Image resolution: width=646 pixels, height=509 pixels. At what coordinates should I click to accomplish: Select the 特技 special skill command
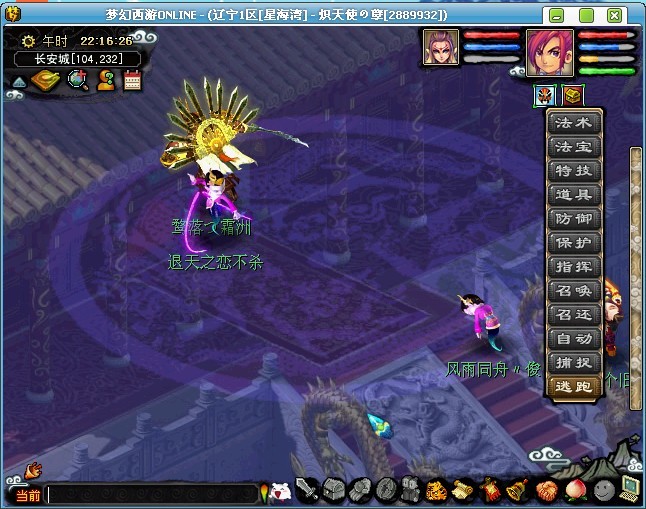pos(574,171)
